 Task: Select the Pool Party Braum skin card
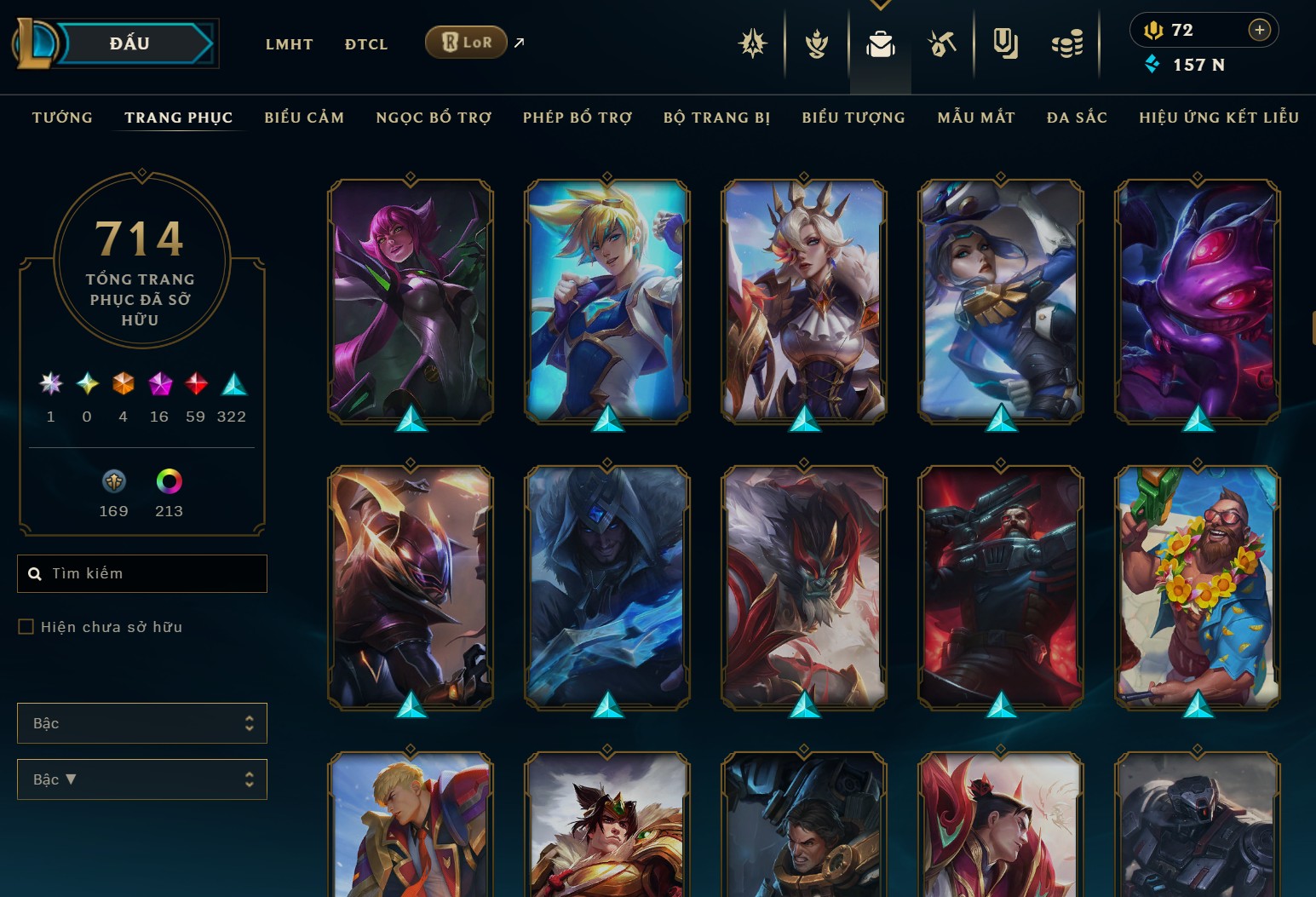(1197, 587)
